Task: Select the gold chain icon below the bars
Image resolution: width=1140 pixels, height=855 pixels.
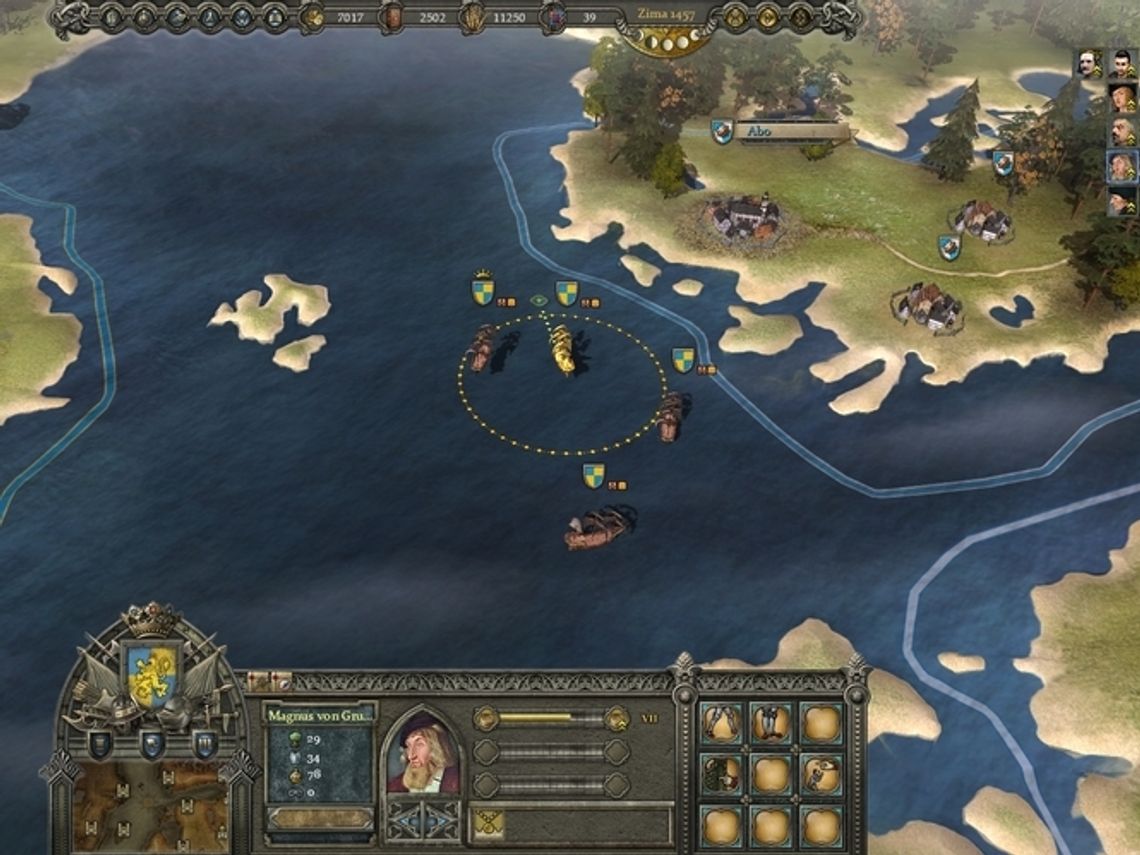Action: [488, 823]
